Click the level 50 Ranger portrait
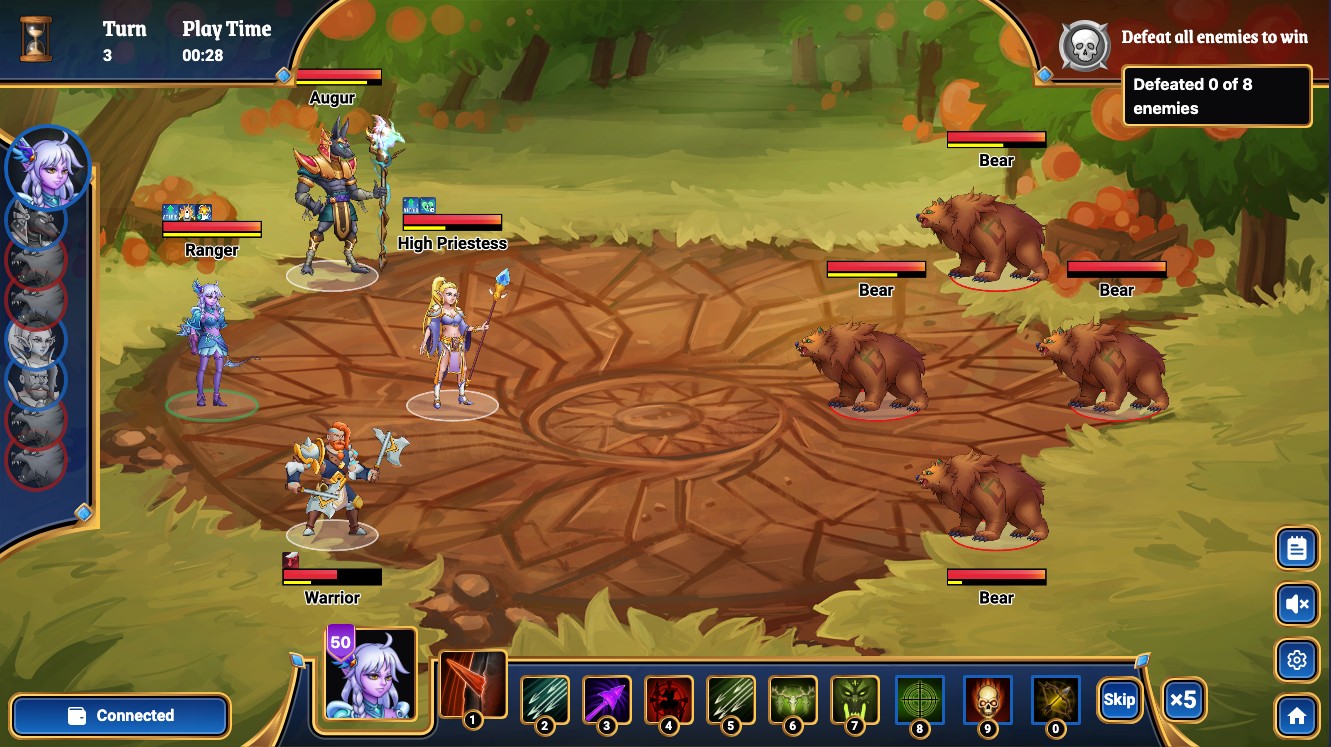Viewport: 1331px width, 747px height. (x=370, y=674)
